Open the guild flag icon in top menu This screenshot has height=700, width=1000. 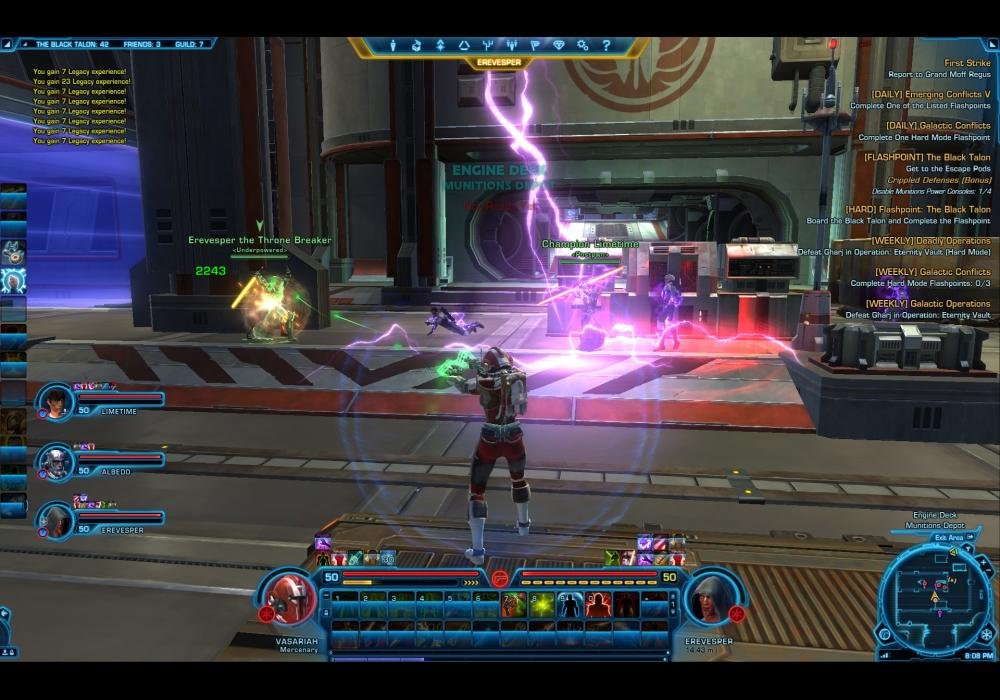pos(535,45)
